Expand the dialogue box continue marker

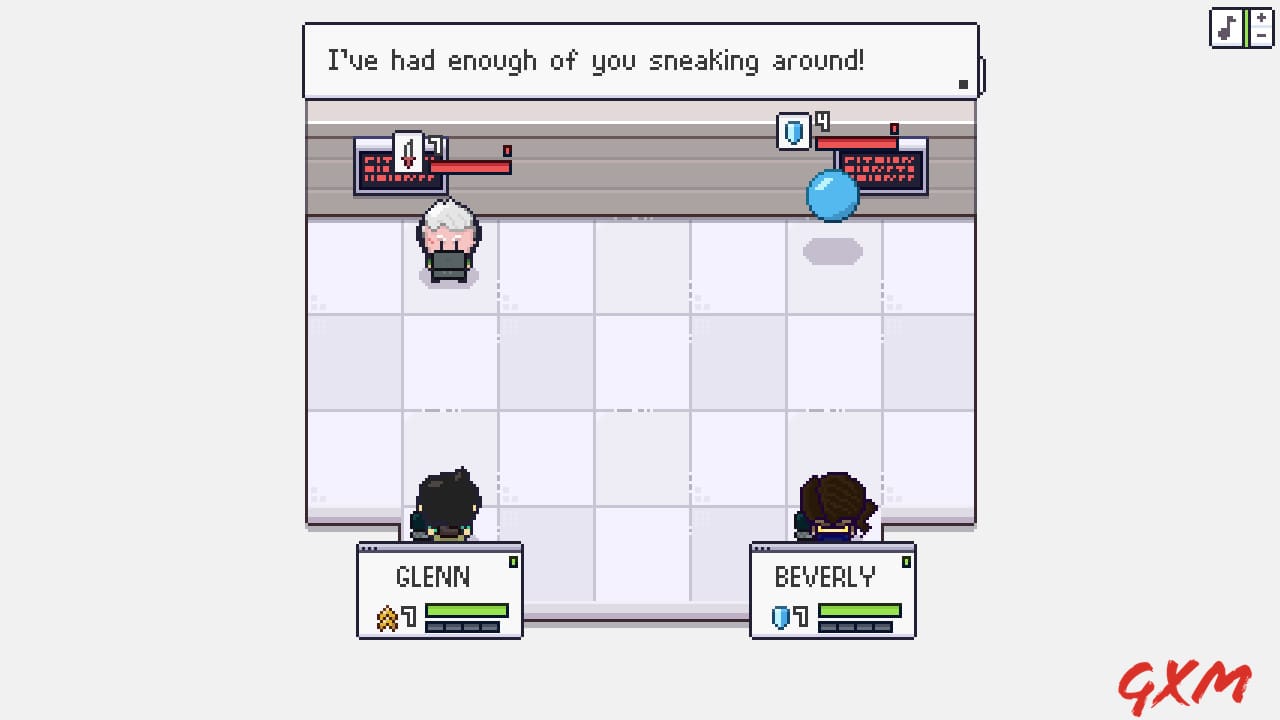[963, 85]
